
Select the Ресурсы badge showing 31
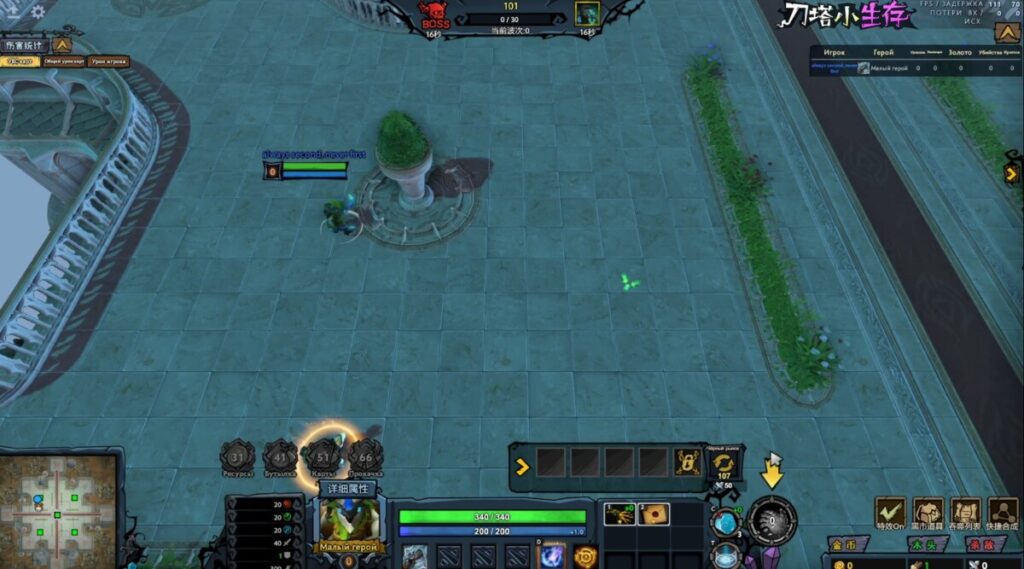click(237, 457)
